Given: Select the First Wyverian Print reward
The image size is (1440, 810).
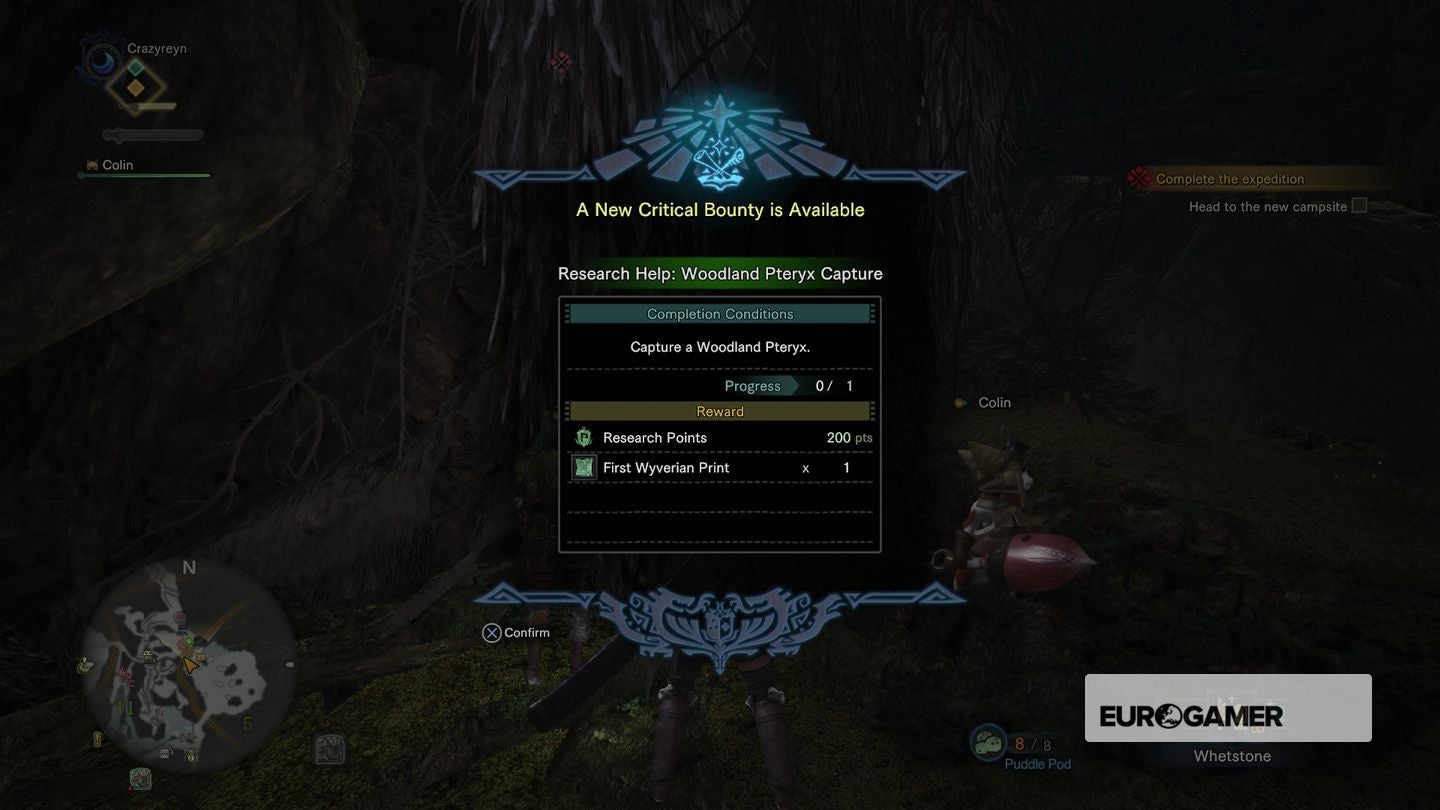Looking at the screenshot, I should (719, 468).
